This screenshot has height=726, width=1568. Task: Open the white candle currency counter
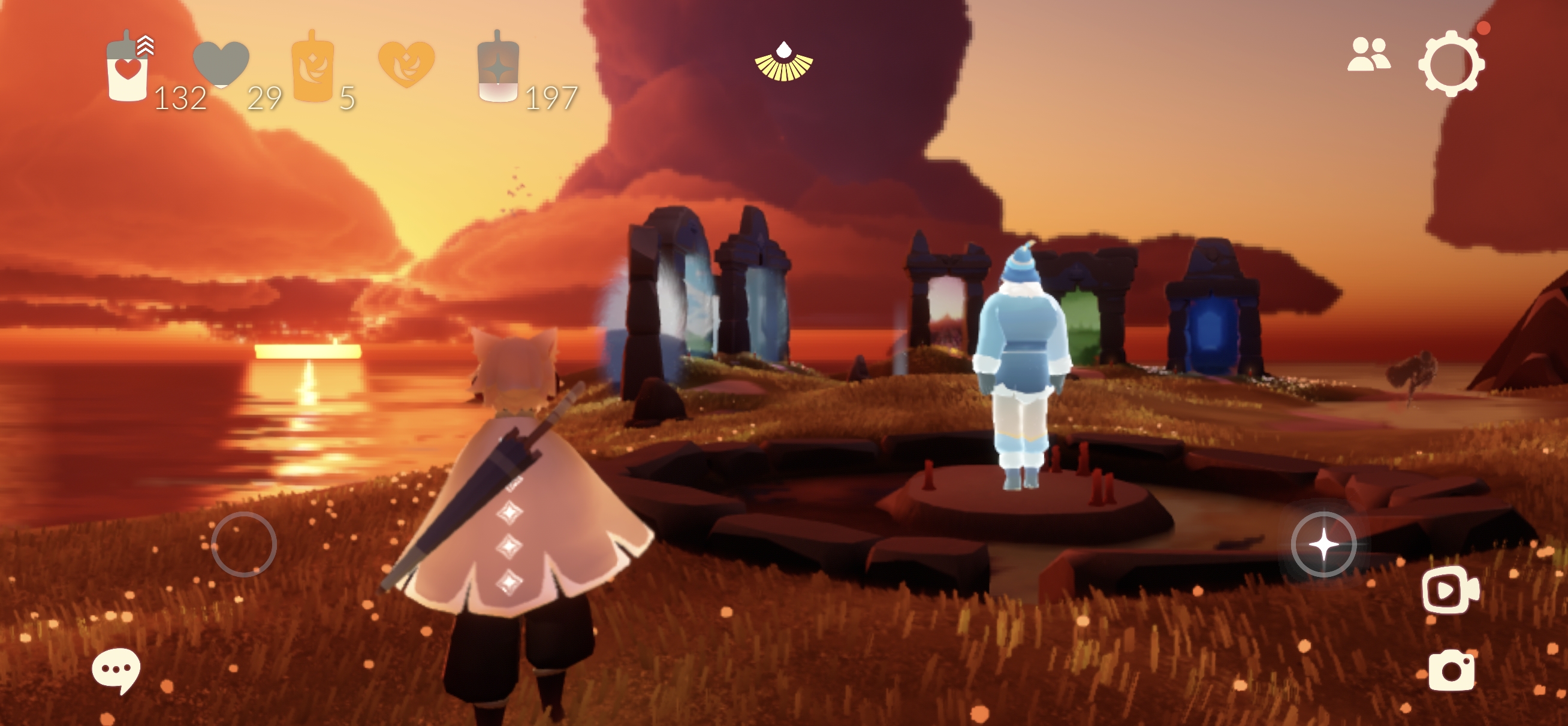(x=128, y=68)
